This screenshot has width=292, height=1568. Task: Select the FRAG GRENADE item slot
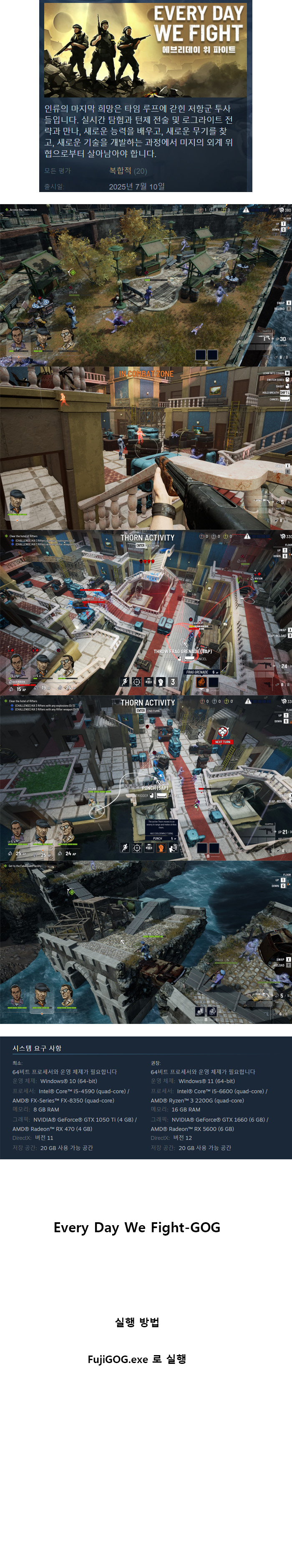(201, 682)
